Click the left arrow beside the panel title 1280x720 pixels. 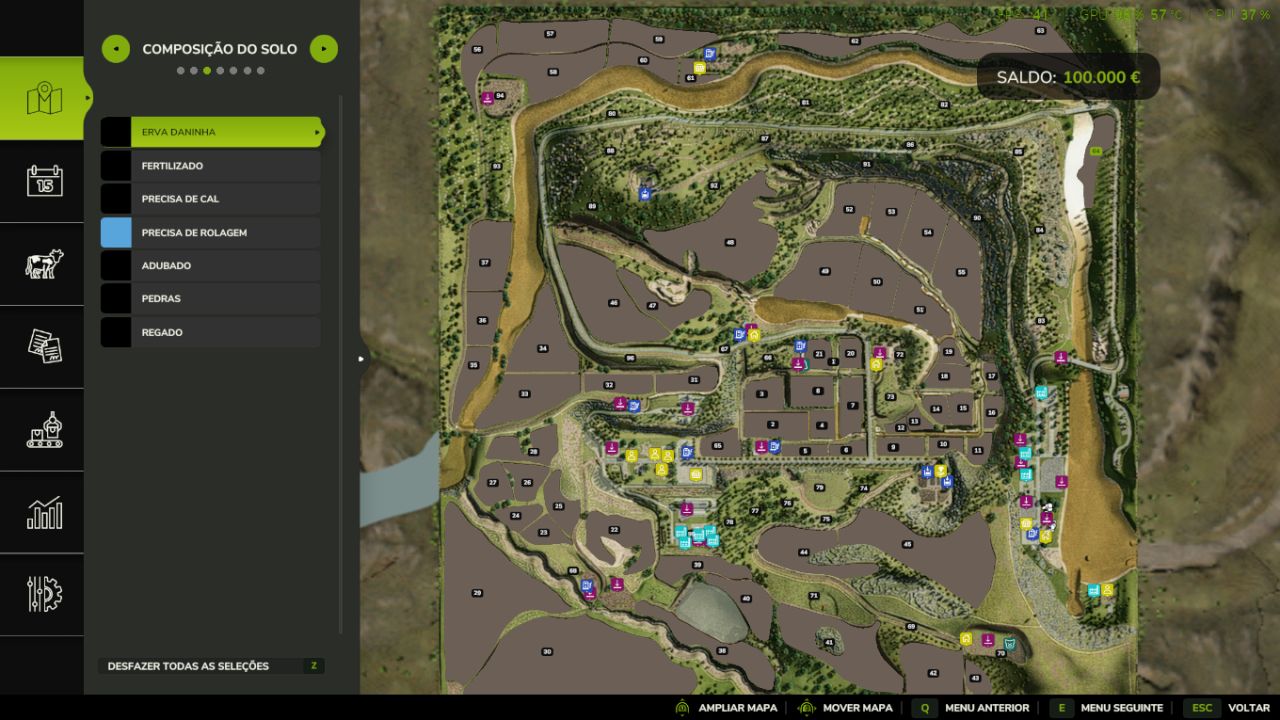click(115, 48)
